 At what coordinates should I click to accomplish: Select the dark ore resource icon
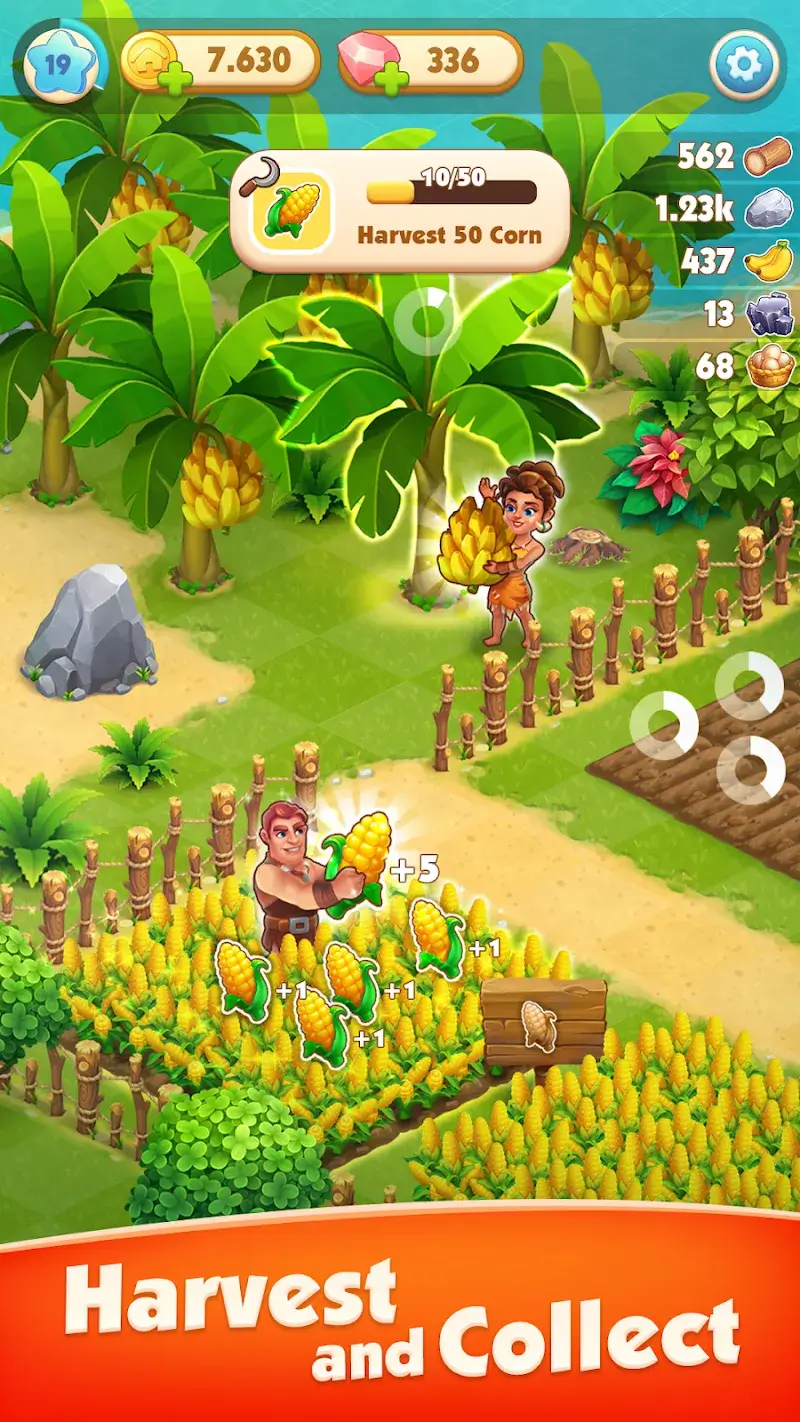[x=768, y=315]
